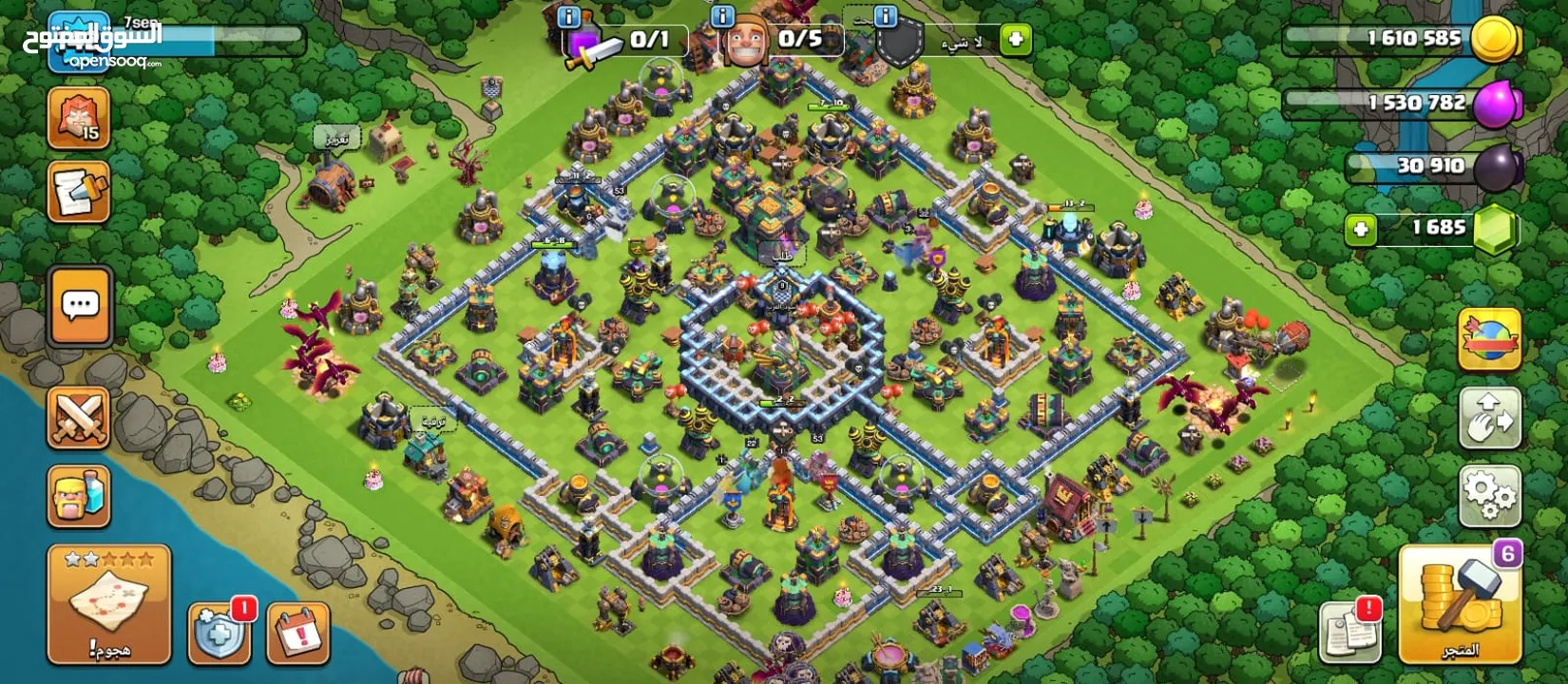Open the crossed swords clan war button
The height and width of the screenshot is (684, 1568).
point(79,418)
